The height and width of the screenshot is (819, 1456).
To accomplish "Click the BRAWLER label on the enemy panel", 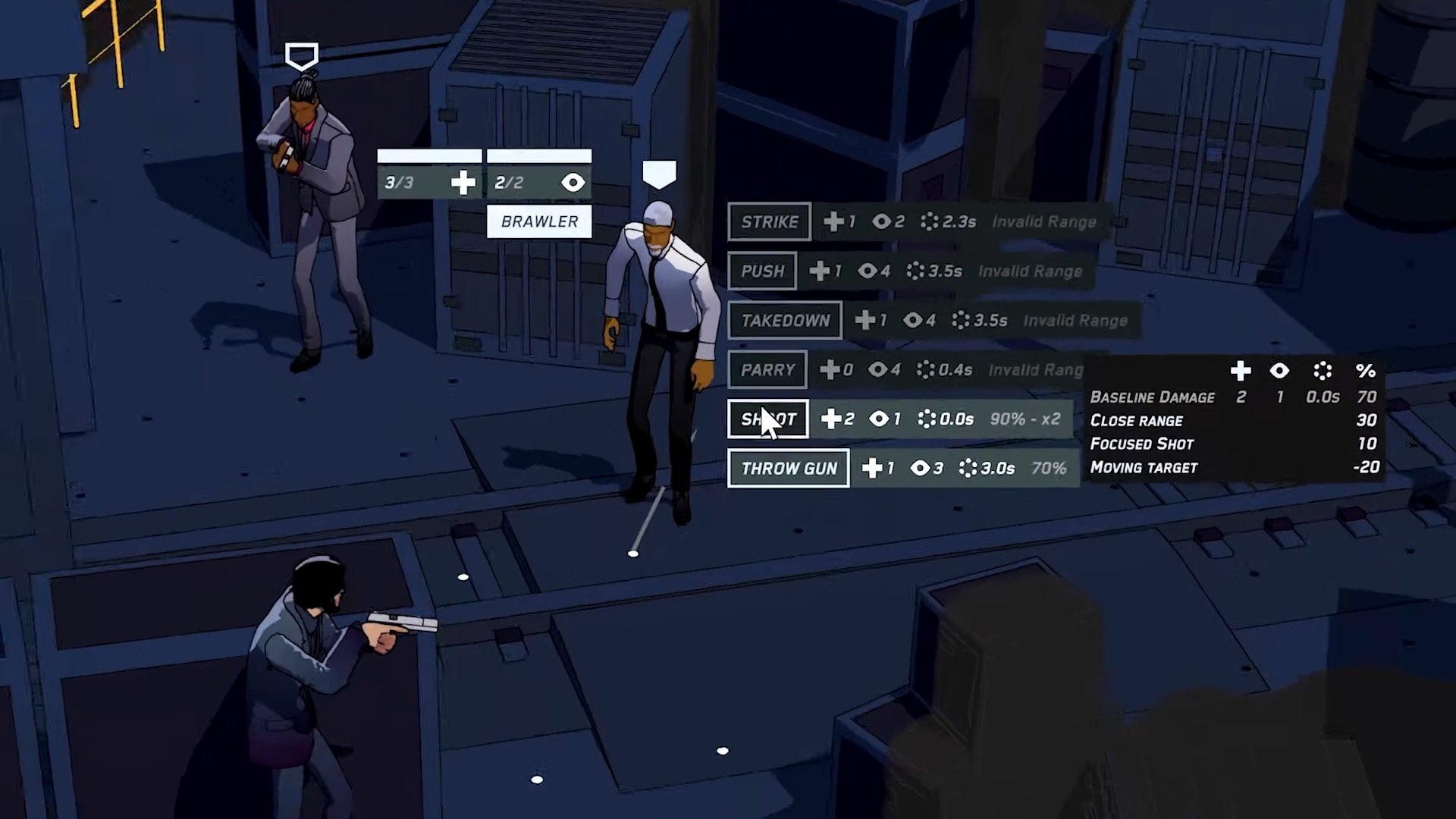I will click(x=539, y=221).
